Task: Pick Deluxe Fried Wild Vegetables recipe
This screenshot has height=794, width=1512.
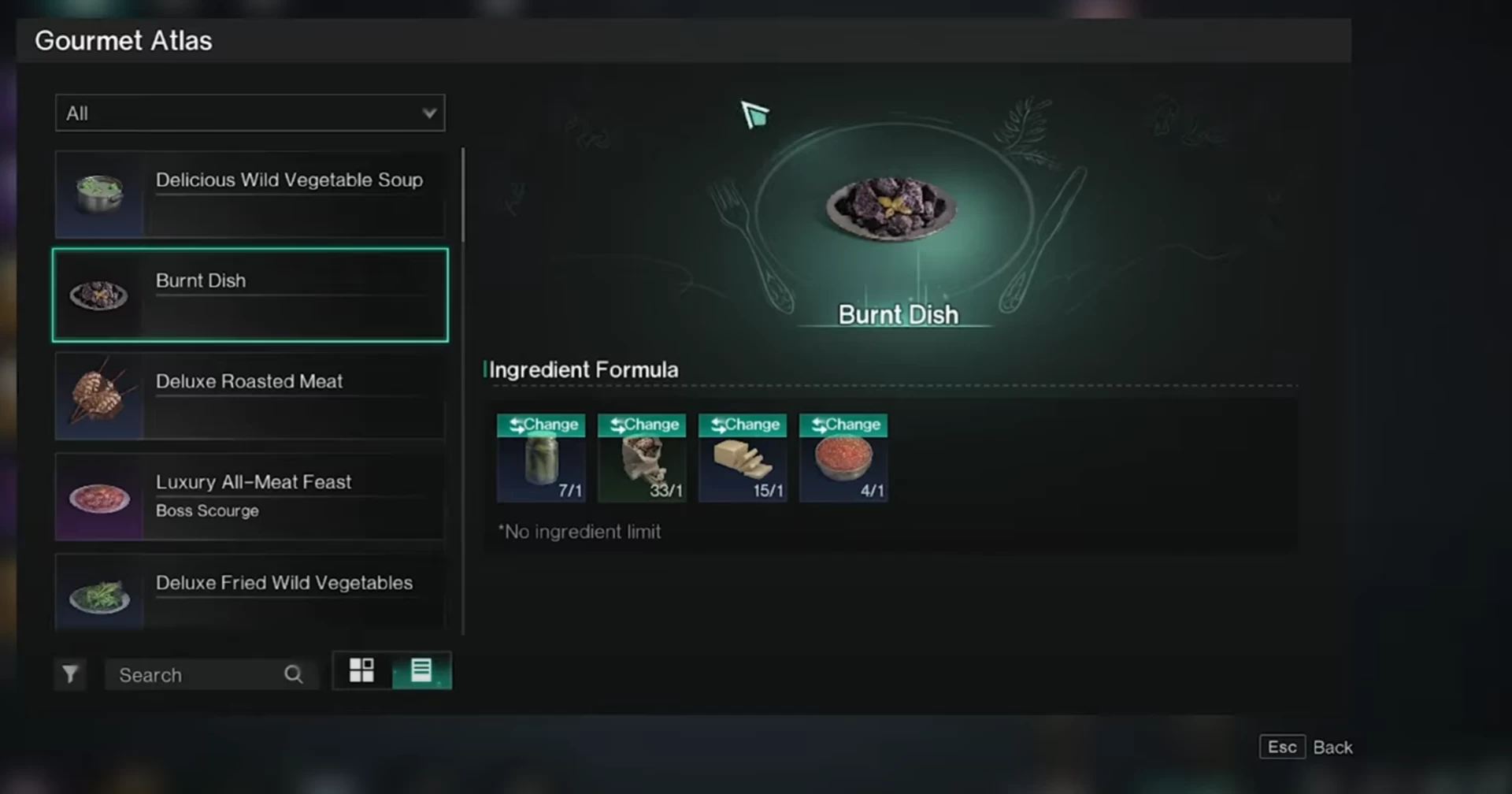Action: (x=250, y=592)
